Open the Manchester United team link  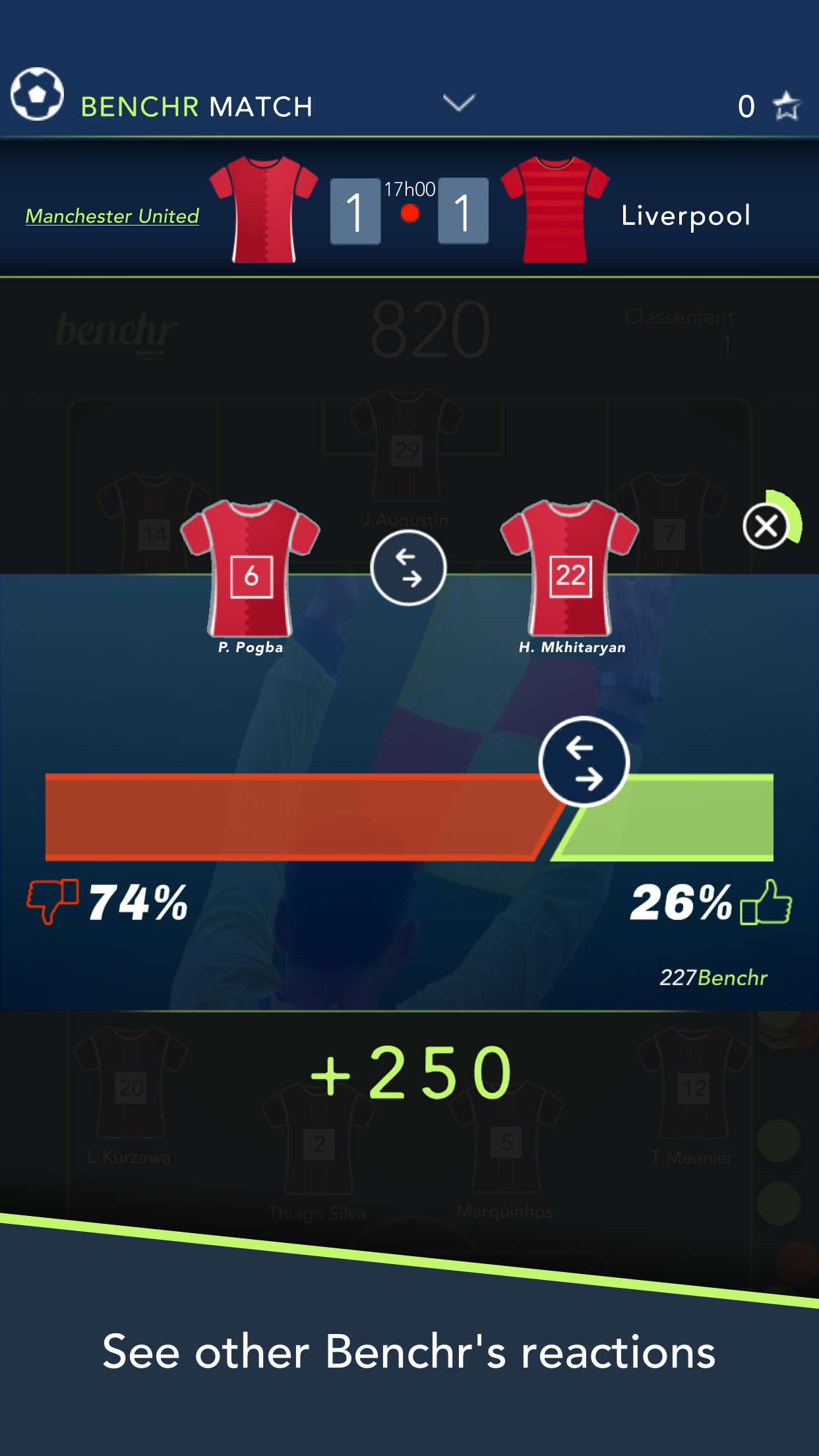[x=112, y=216]
